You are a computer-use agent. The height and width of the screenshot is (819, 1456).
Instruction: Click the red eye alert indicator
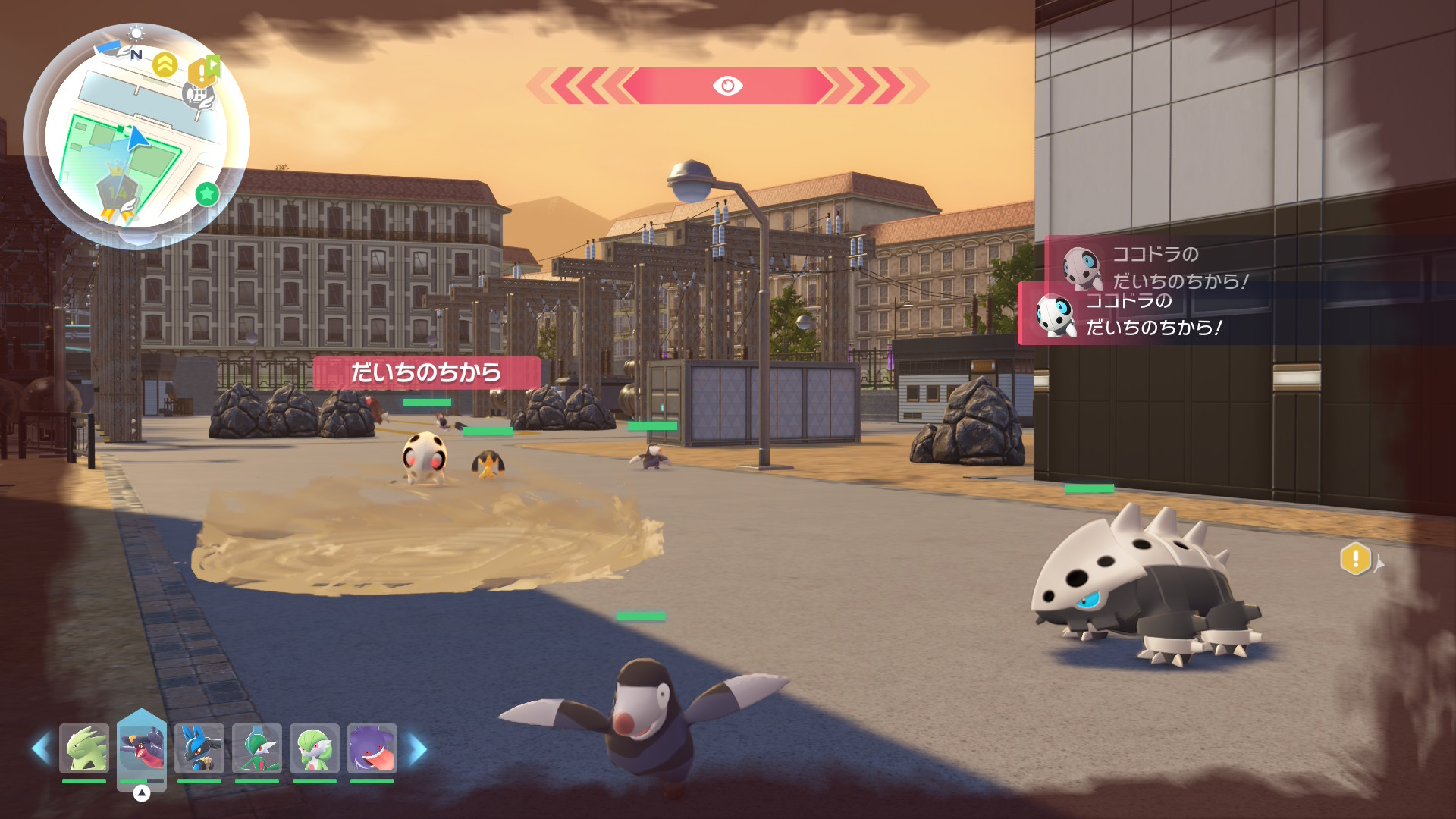(x=727, y=86)
